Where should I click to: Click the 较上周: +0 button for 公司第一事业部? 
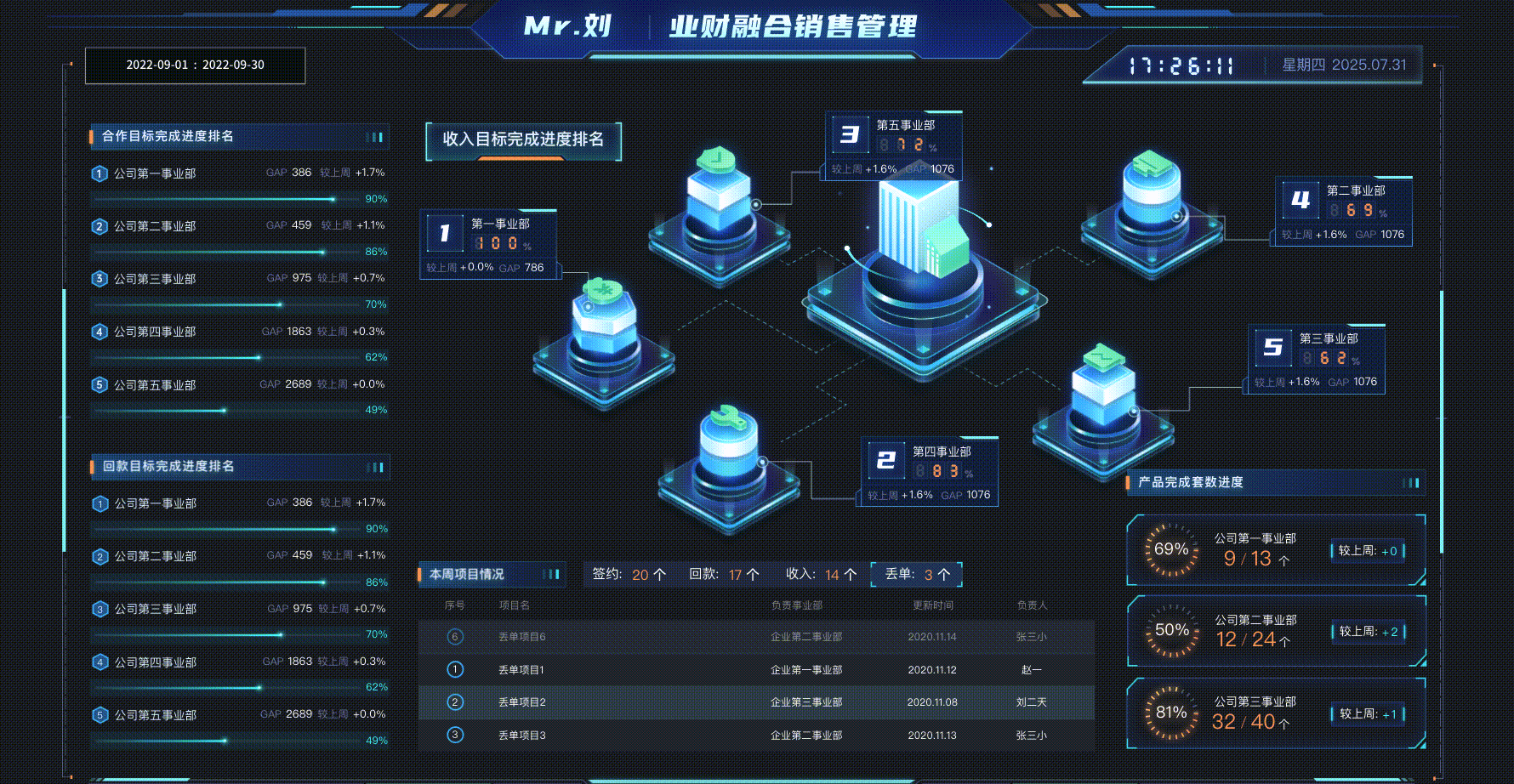(x=1368, y=550)
